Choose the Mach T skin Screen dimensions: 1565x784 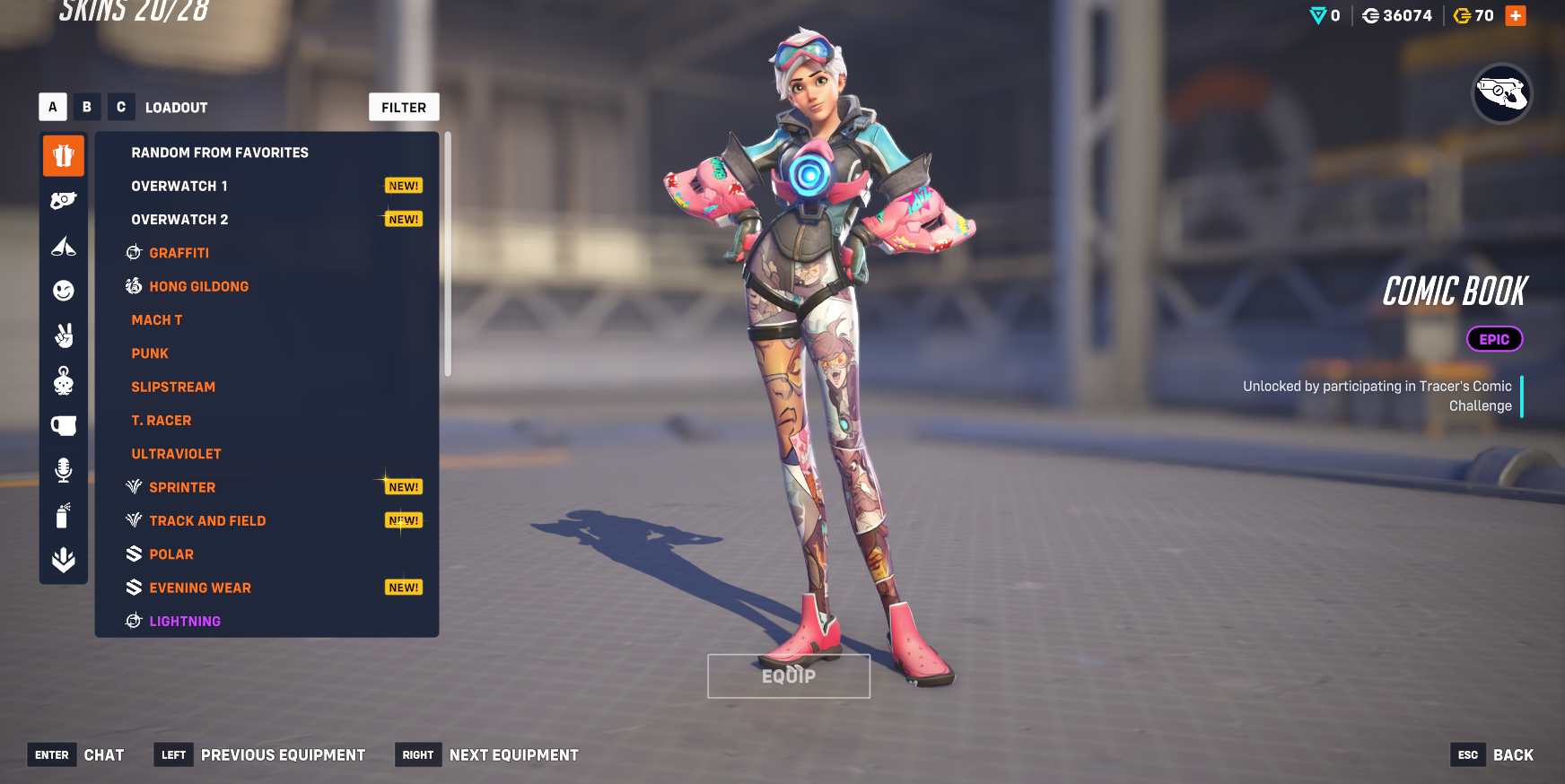click(157, 320)
